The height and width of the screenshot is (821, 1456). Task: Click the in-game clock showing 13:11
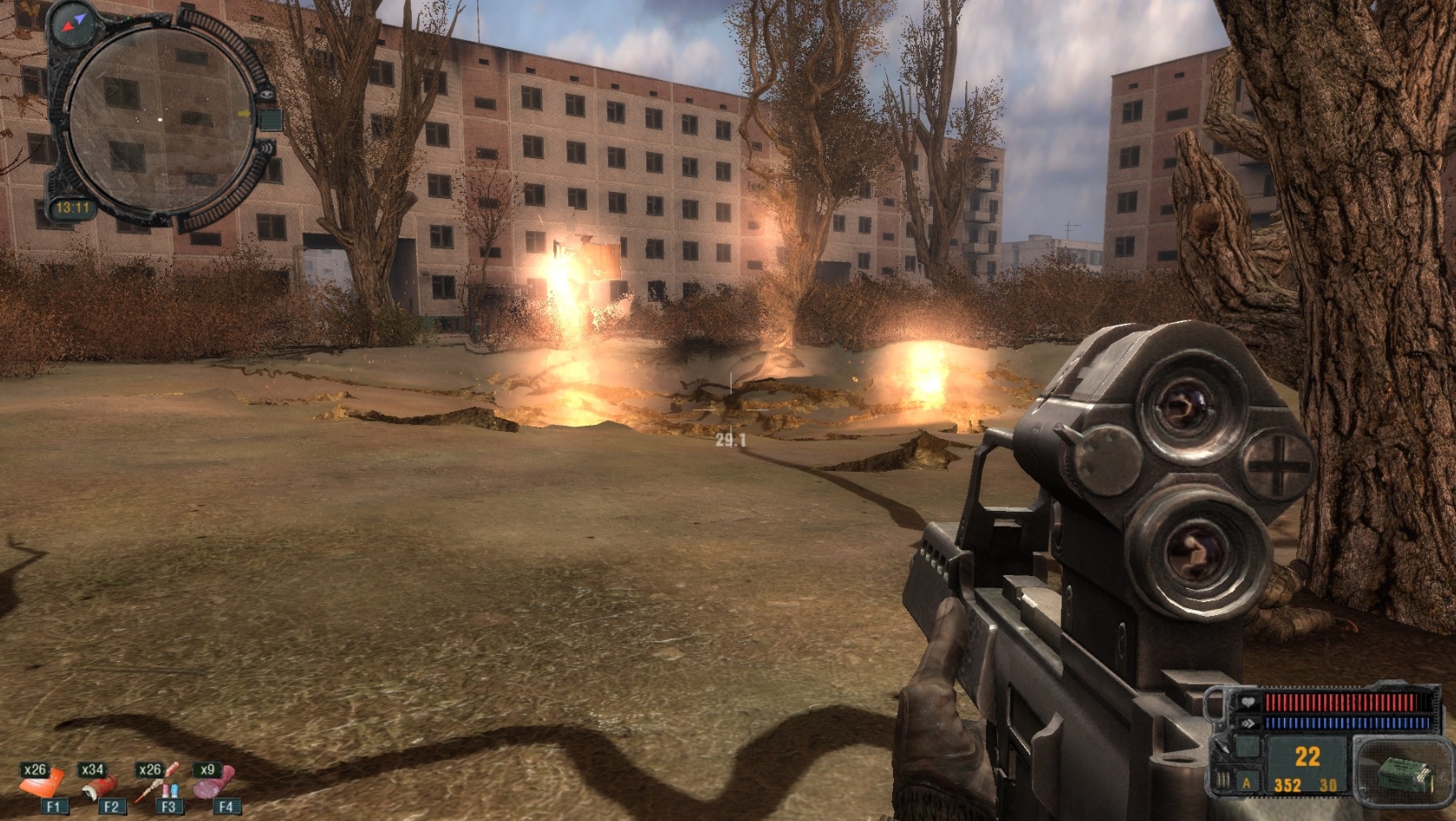(74, 208)
